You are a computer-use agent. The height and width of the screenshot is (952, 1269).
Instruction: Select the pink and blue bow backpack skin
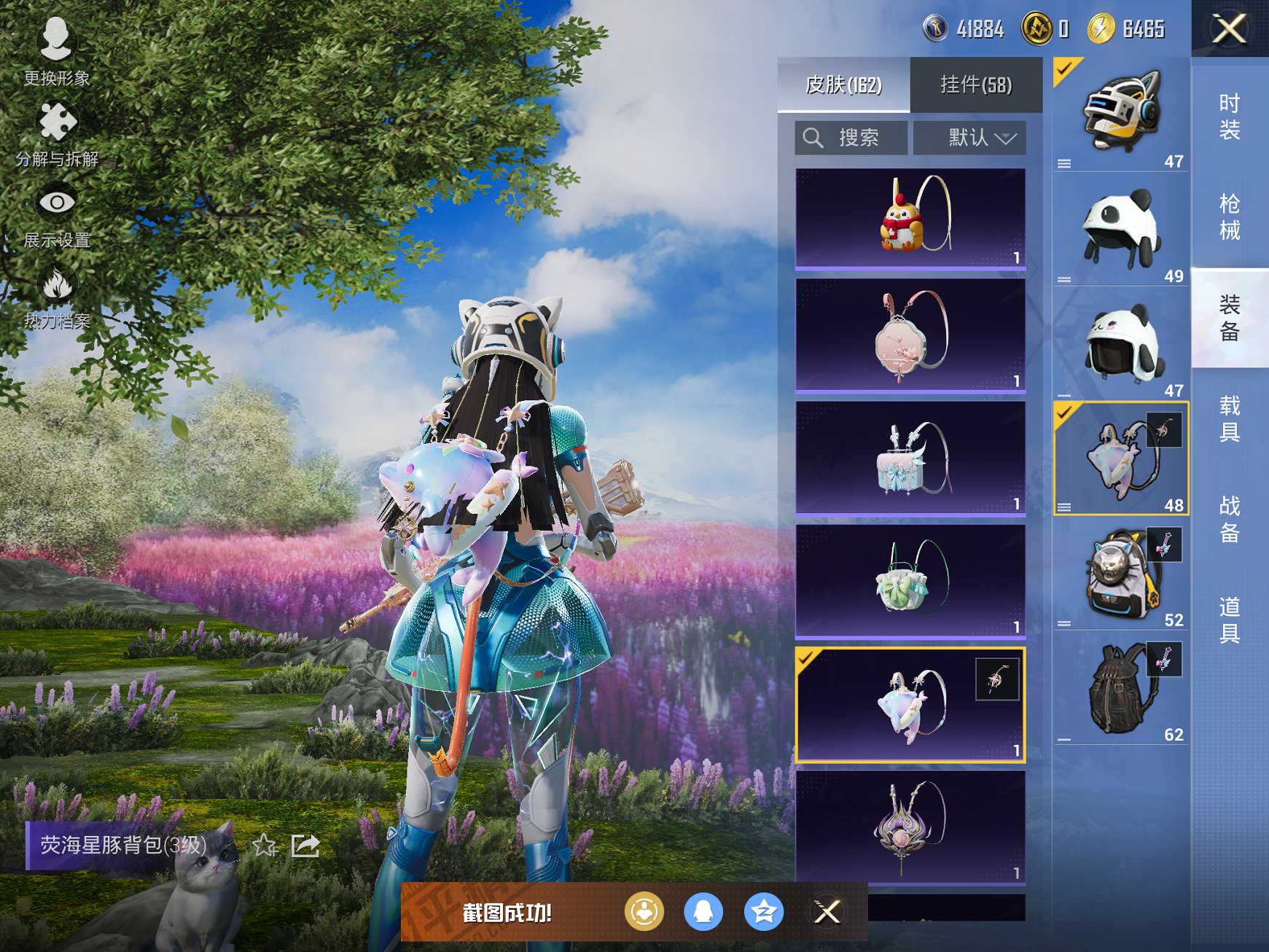pyautogui.click(x=910, y=459)
